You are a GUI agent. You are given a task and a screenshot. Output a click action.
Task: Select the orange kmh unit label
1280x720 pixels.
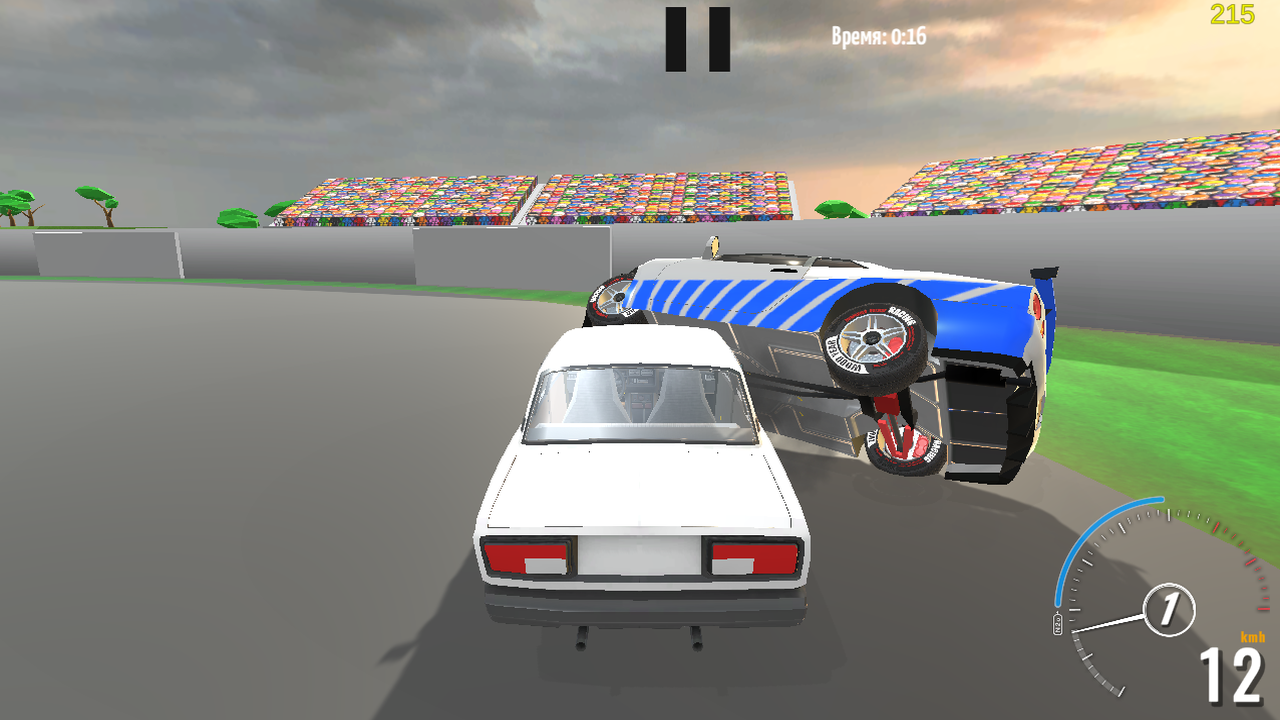coord(1252,636)
